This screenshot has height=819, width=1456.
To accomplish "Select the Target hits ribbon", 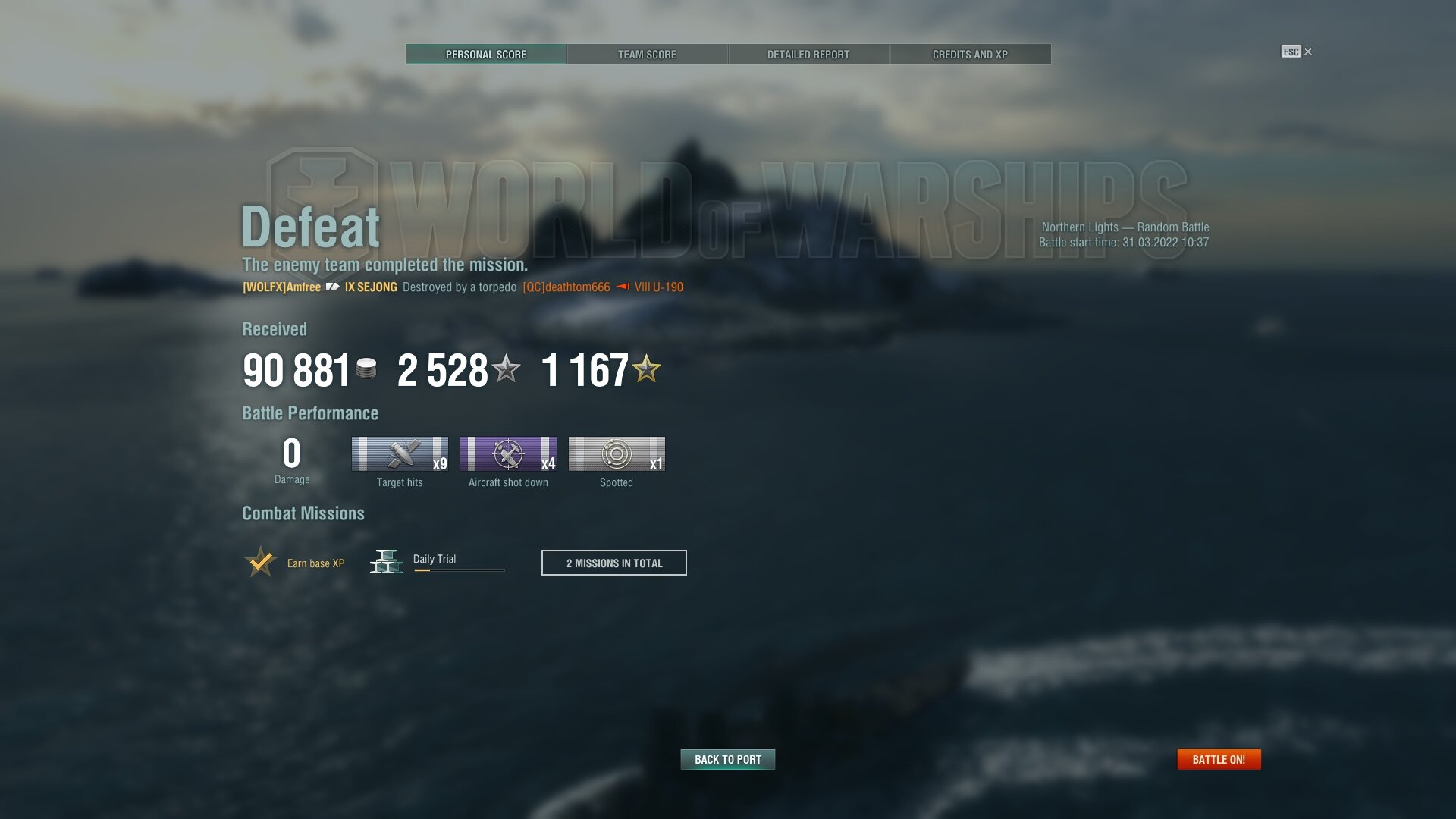I will pyautogui.click(x=400, y=453).
